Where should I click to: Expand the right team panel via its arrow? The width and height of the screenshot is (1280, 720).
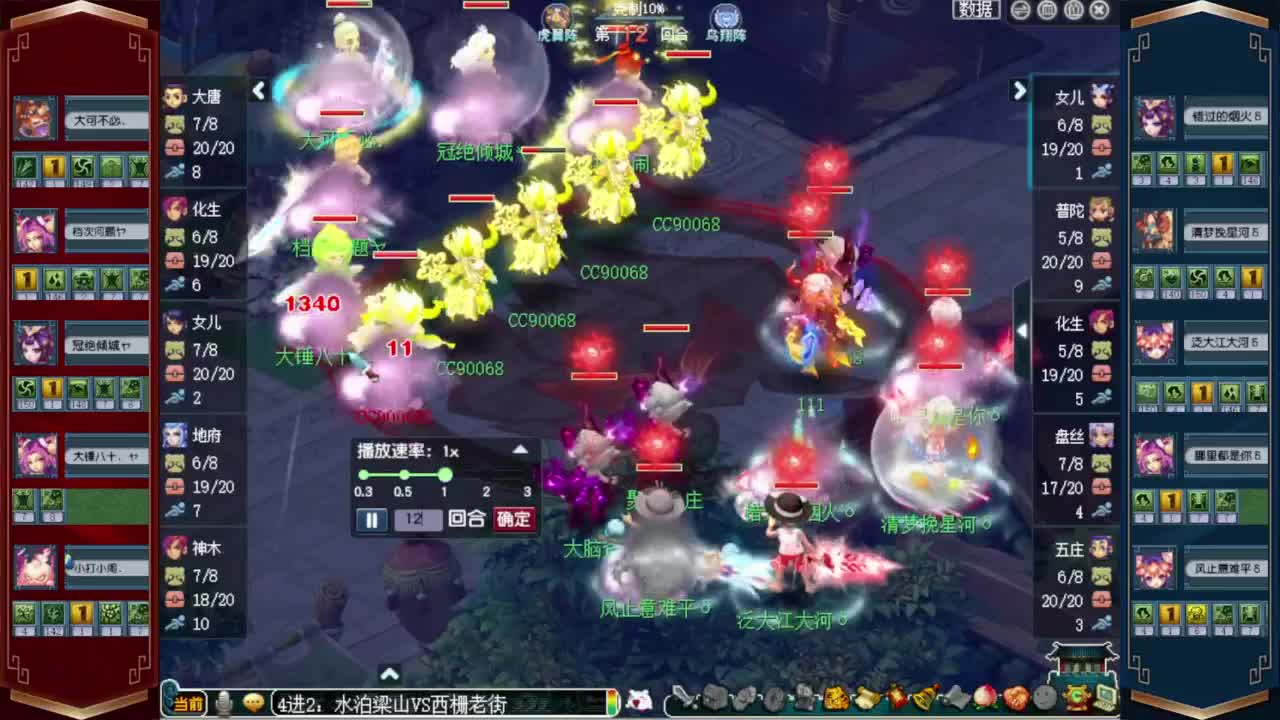tap(1020, 91)
